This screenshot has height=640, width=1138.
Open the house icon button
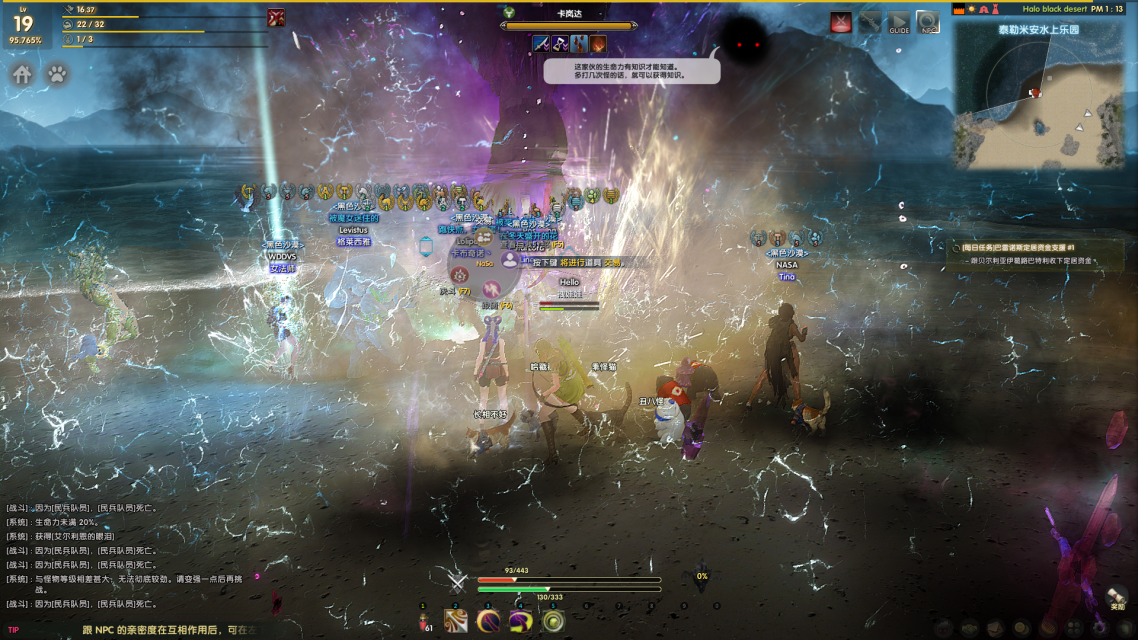click(x=23, y=74)
